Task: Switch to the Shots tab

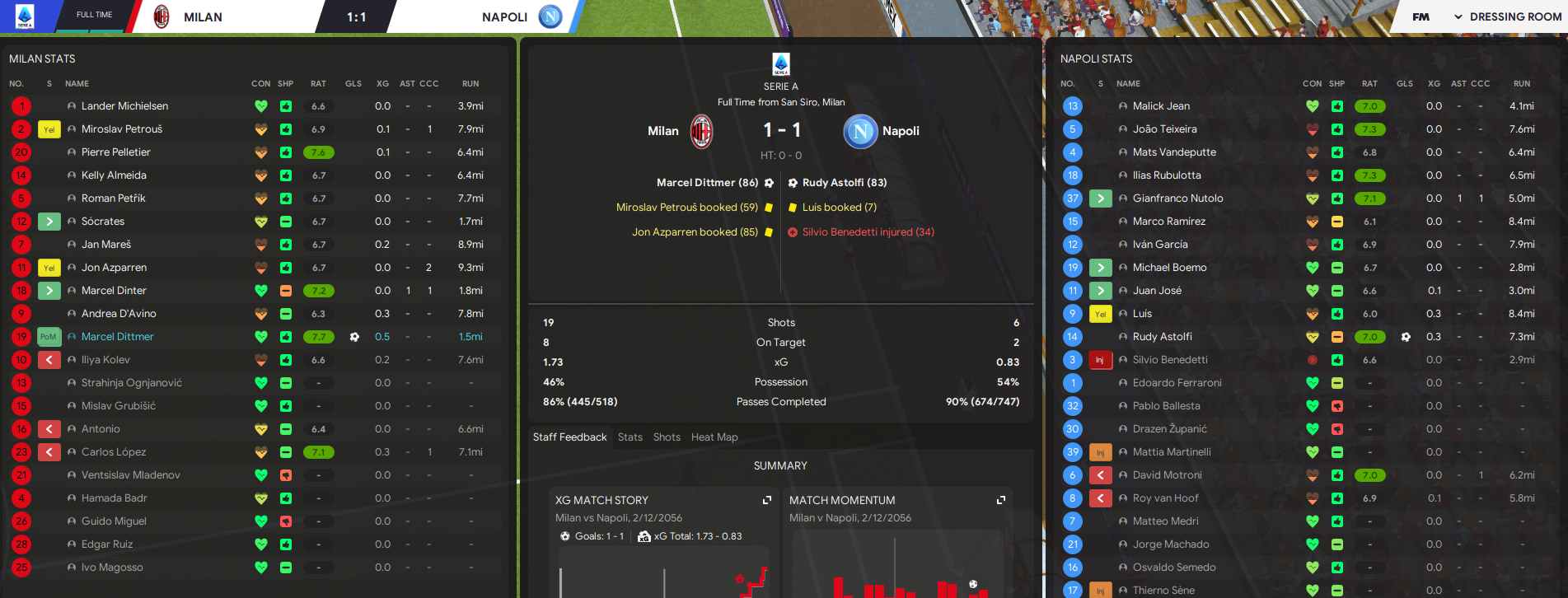Action: click(x=667, y=437)
